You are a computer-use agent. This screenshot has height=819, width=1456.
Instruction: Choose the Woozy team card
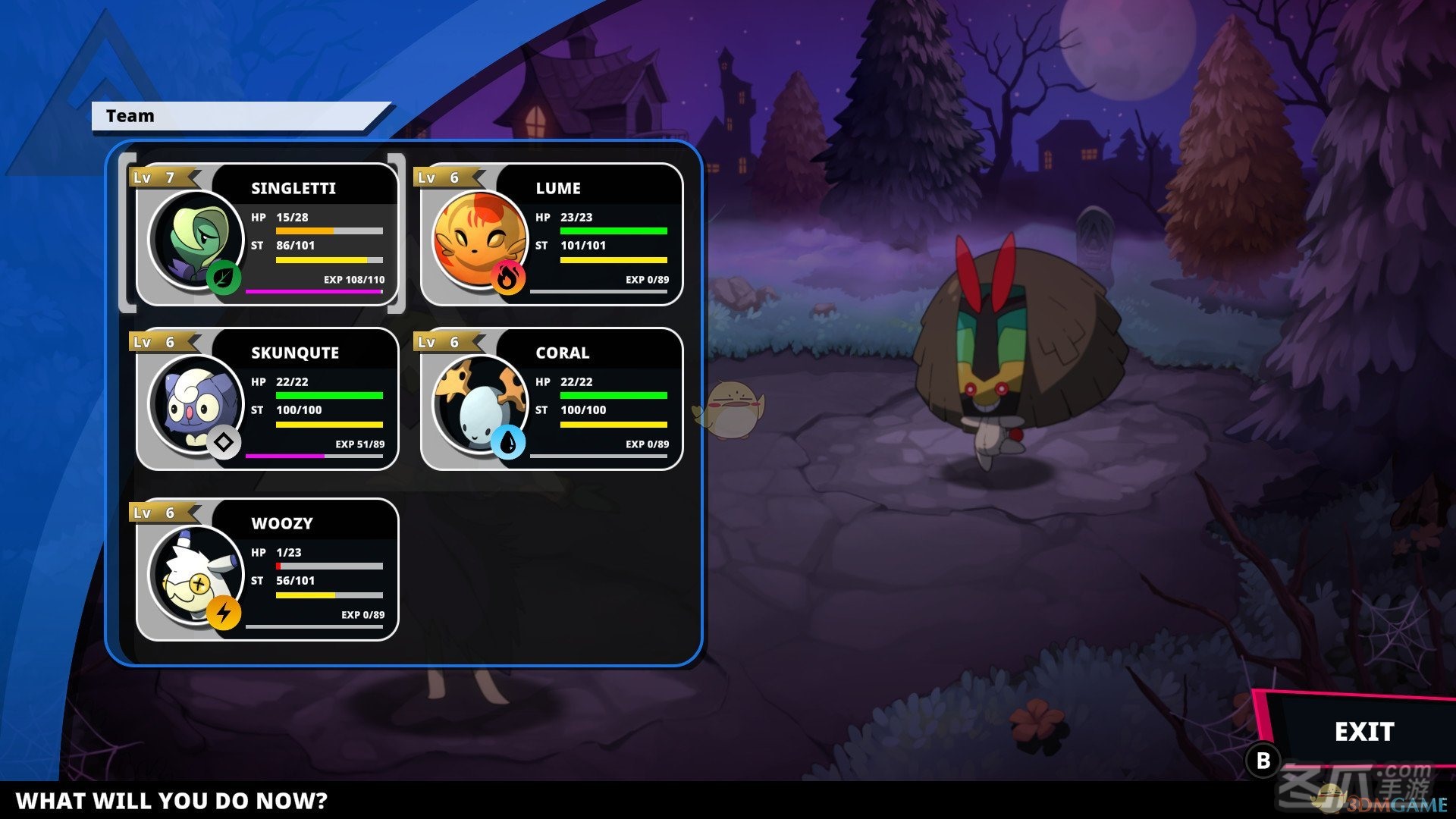pyautogui.click(x=267, y=570)
